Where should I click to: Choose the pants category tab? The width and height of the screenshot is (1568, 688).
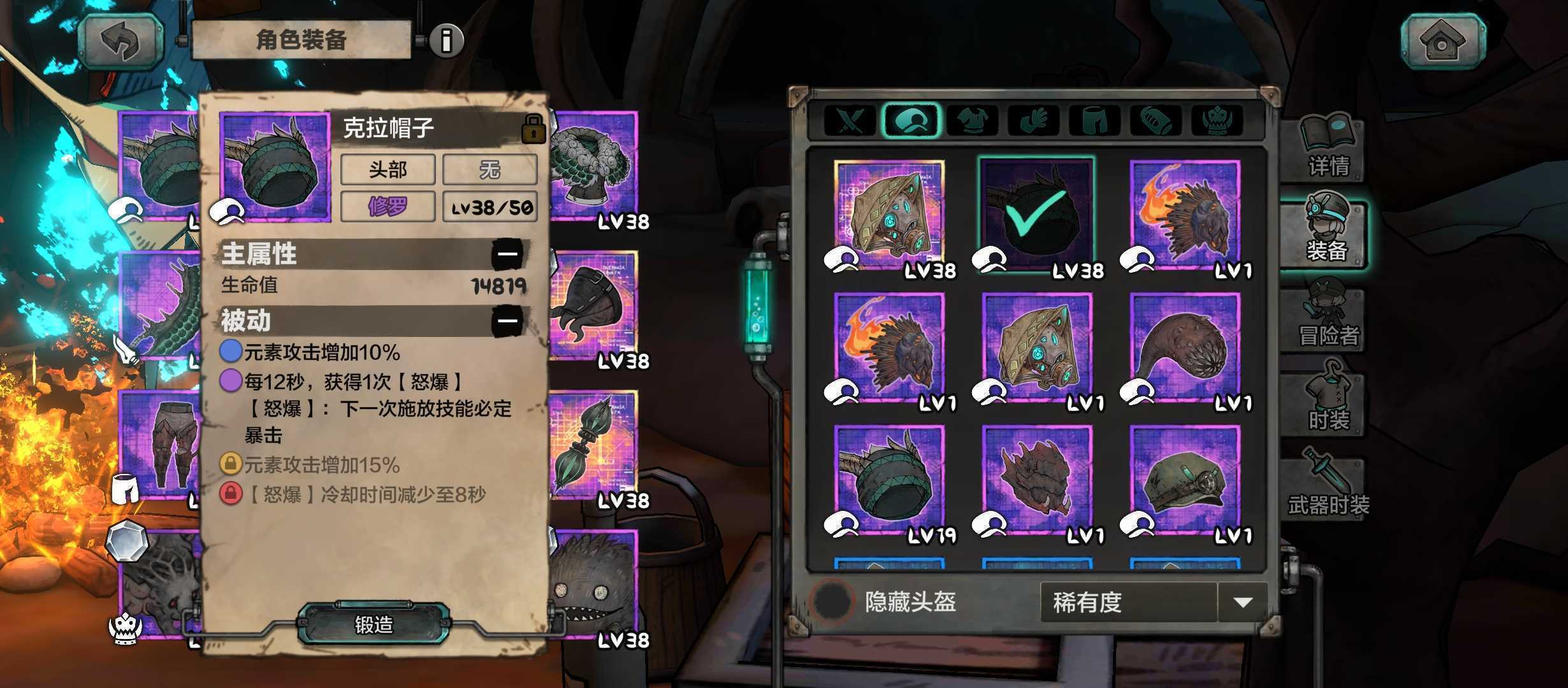(1094, 120)
